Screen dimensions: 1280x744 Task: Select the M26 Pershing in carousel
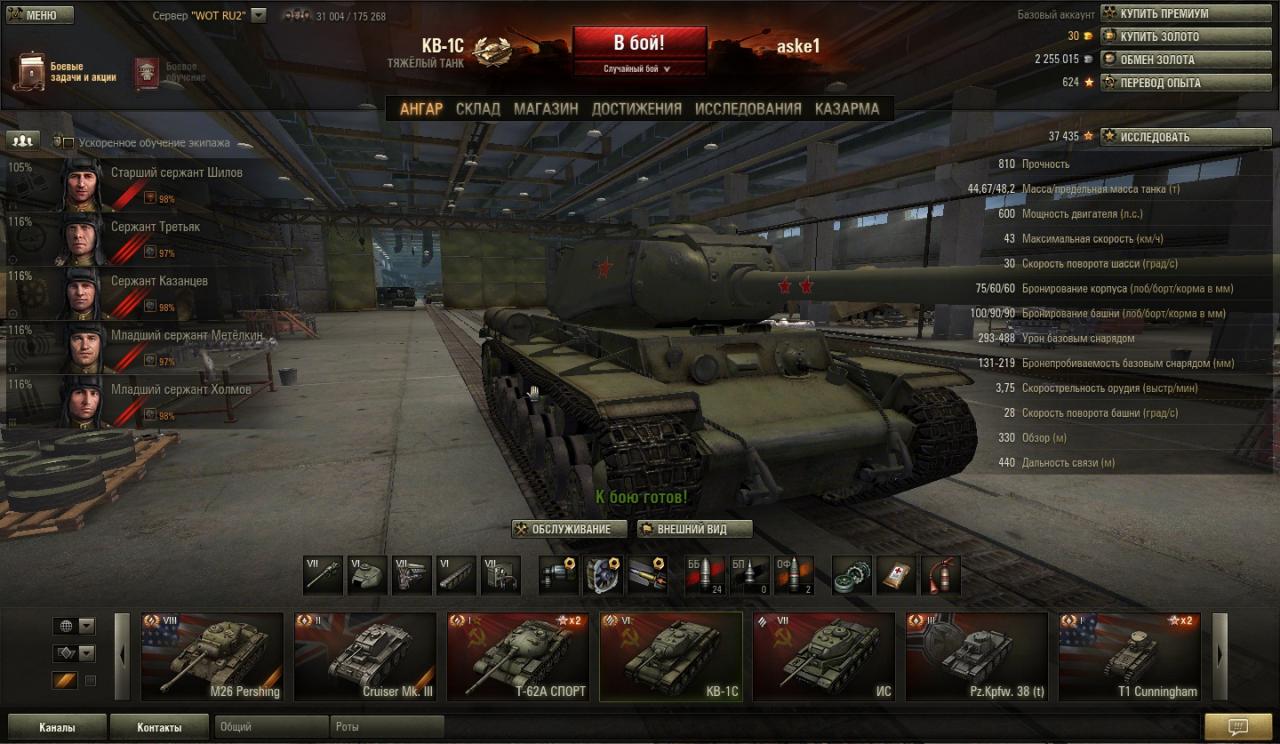point(212,656)
